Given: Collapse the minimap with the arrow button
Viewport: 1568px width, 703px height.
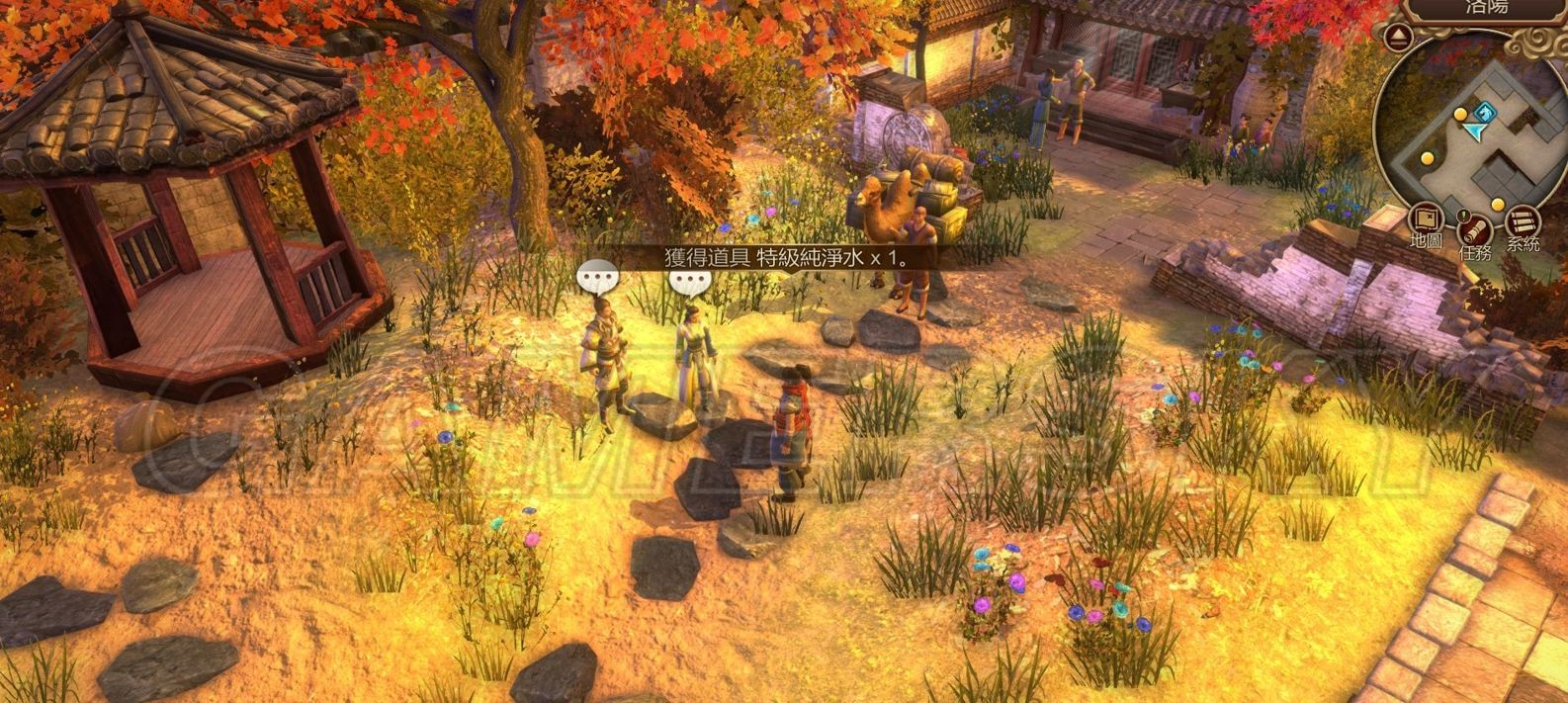Looking at the screenshot, I should 1397,38.
